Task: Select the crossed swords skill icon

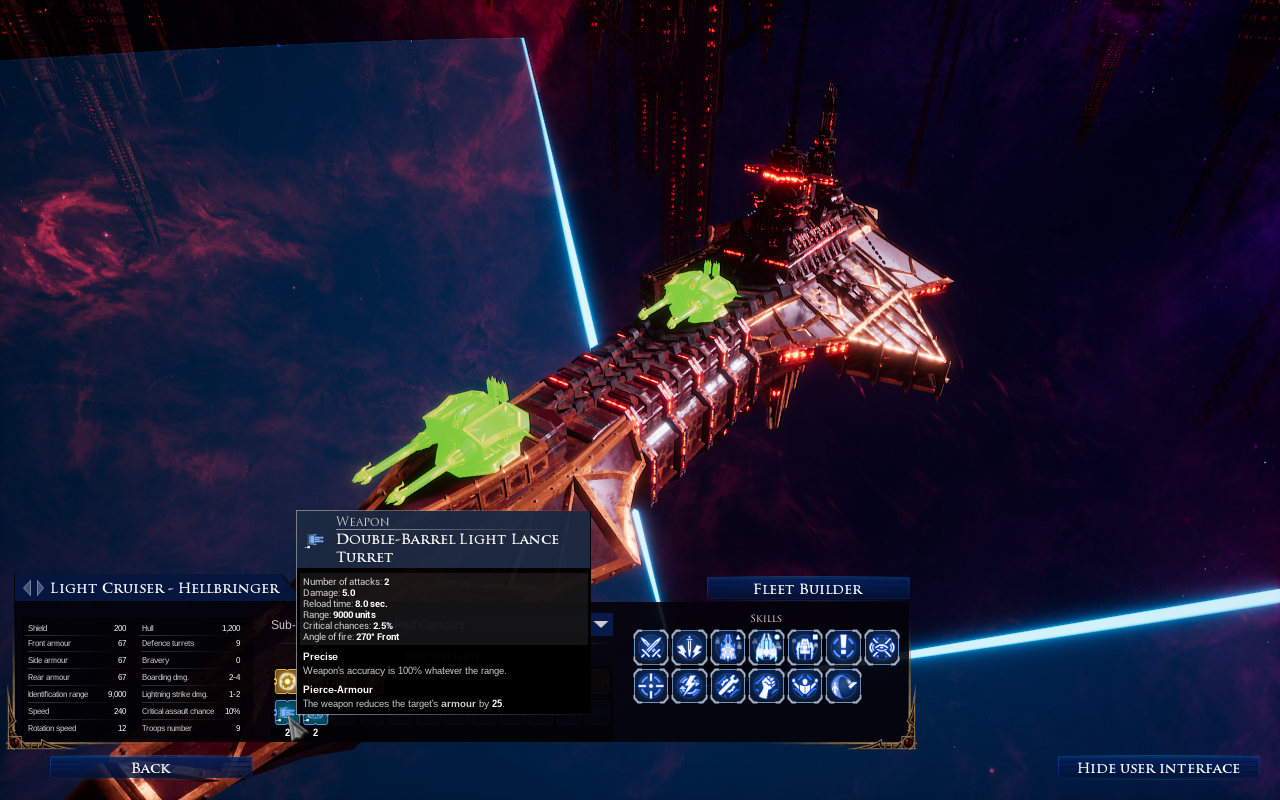Action: click(651, 648)
